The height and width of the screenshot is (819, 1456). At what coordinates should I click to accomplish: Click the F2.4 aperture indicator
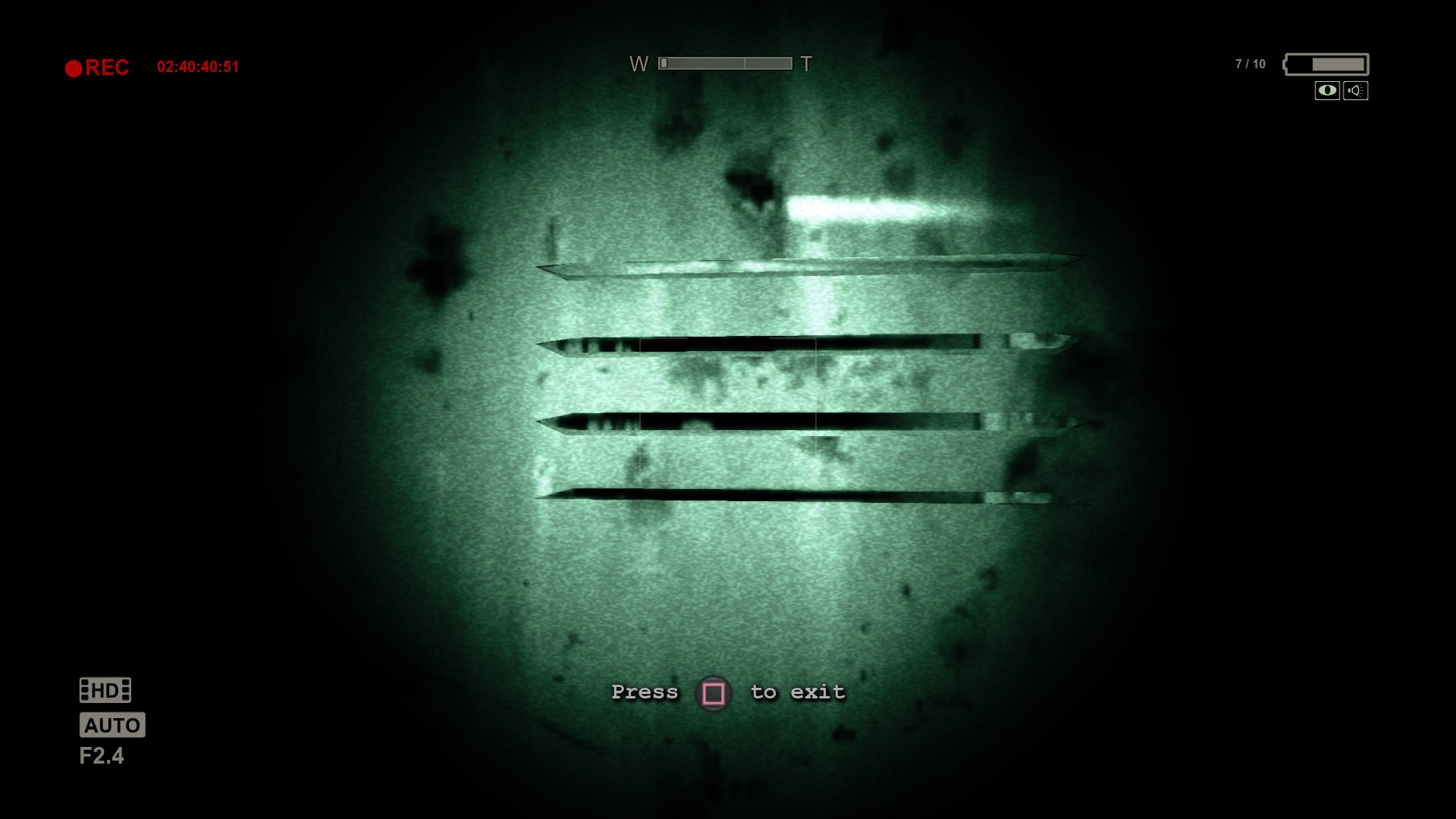[x=102, y=756]
